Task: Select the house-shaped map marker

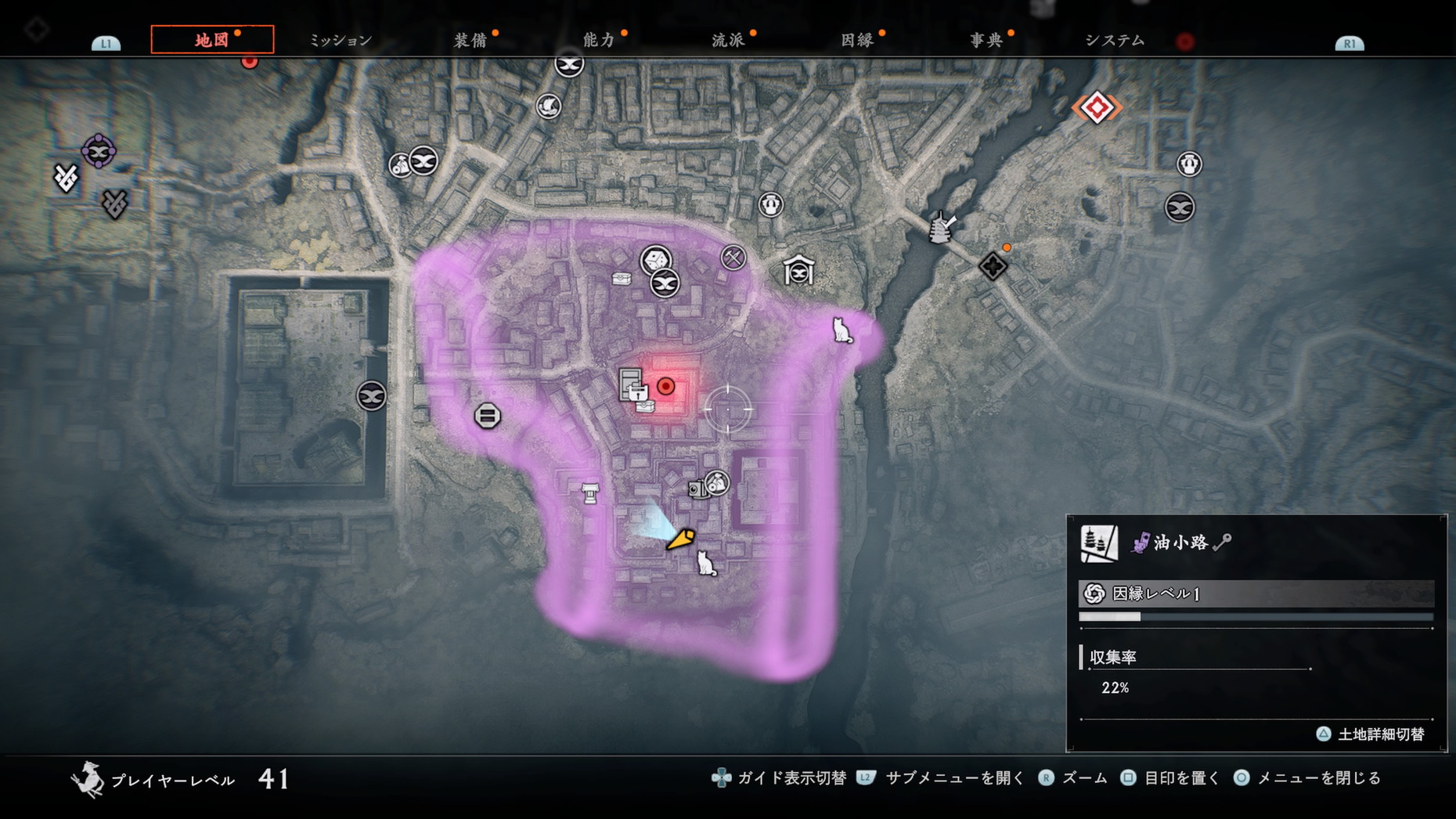Action: coord(798,272)
